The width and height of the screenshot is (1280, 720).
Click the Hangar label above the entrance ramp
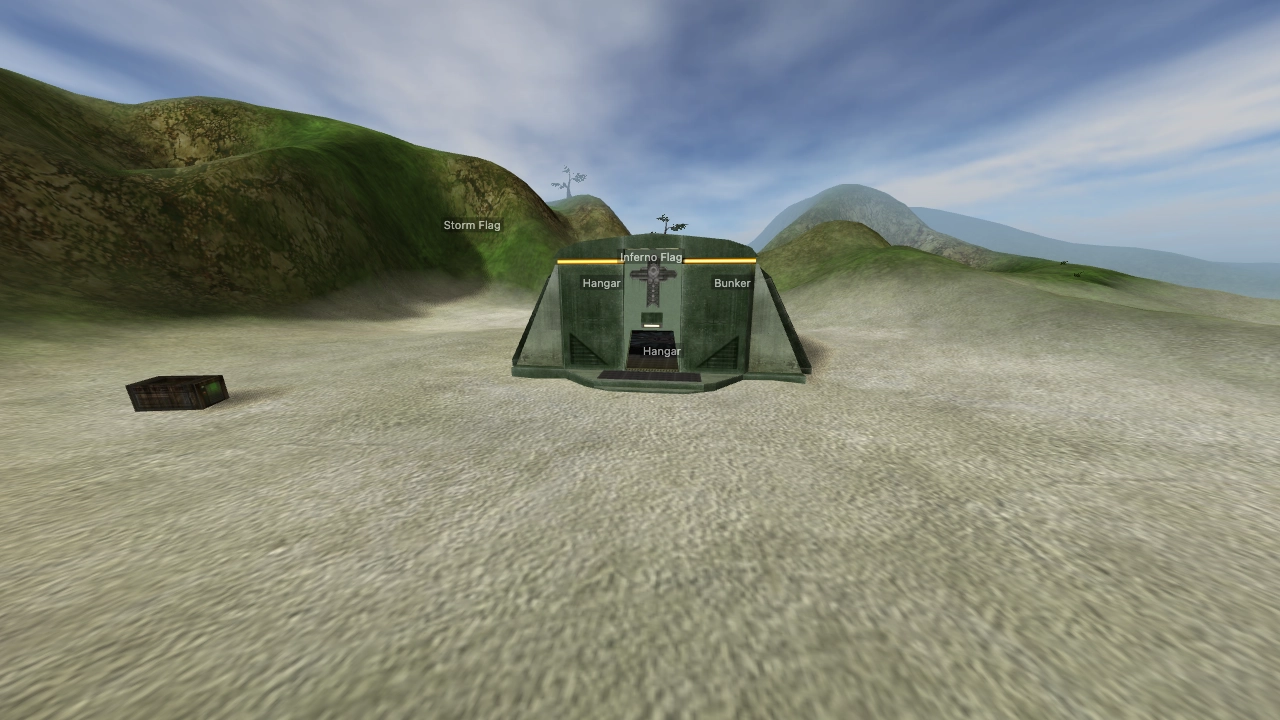click(661, 351)
